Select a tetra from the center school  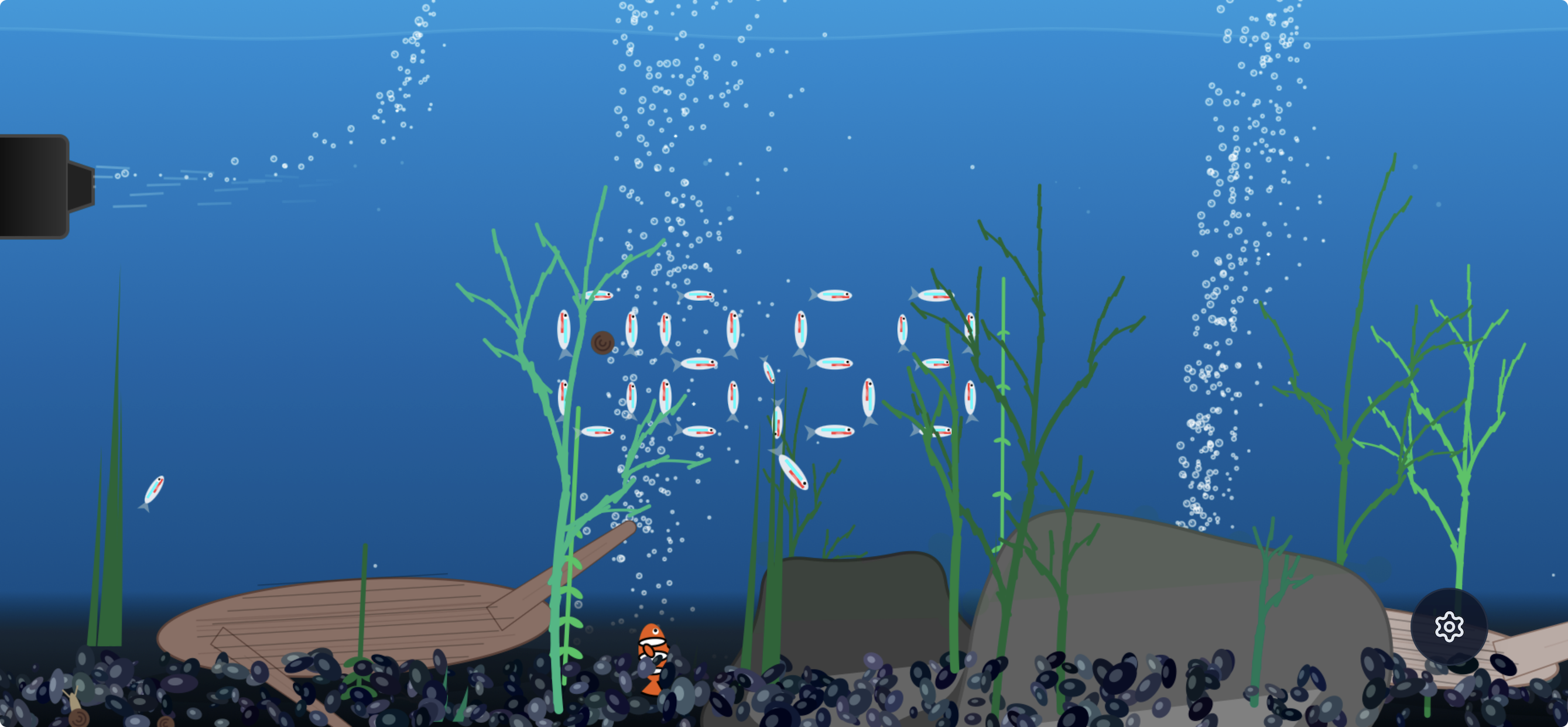click(x=700, y=365)
